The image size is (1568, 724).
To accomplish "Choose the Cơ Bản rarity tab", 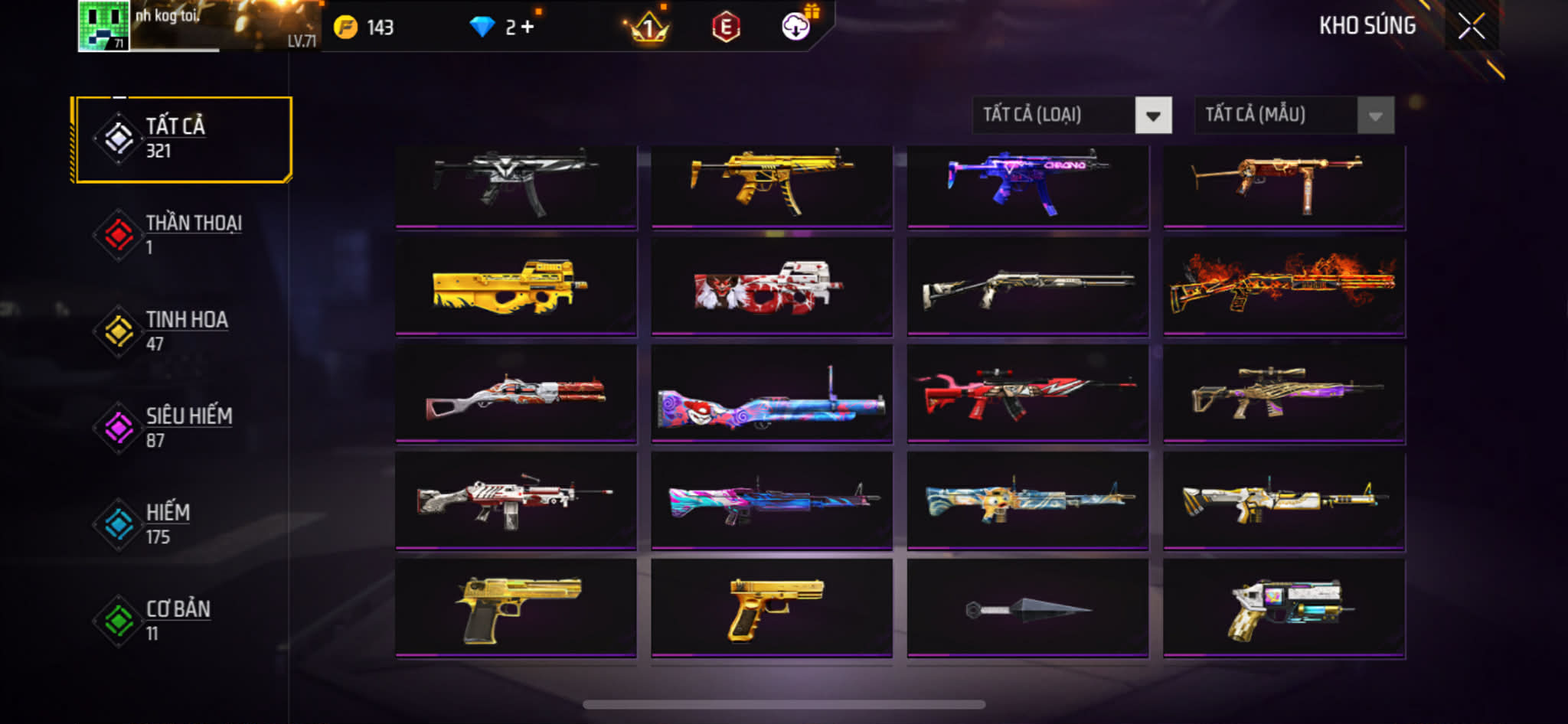I will pos(182,621).
